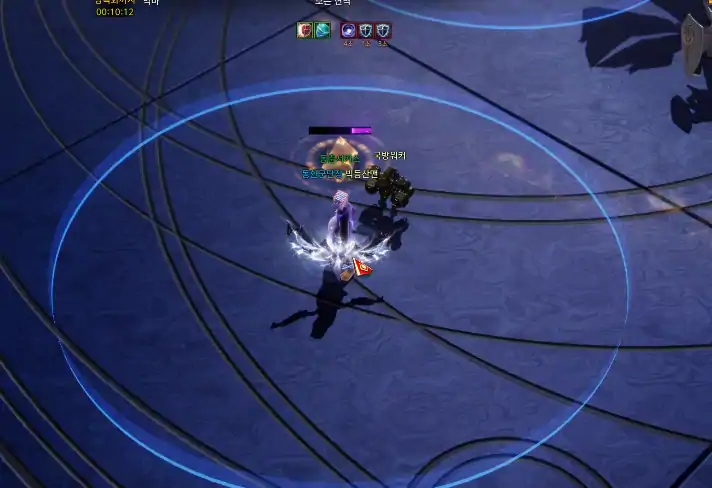Click the red shield buff icon
Screen dimensions: 712x488
(305, 30)
